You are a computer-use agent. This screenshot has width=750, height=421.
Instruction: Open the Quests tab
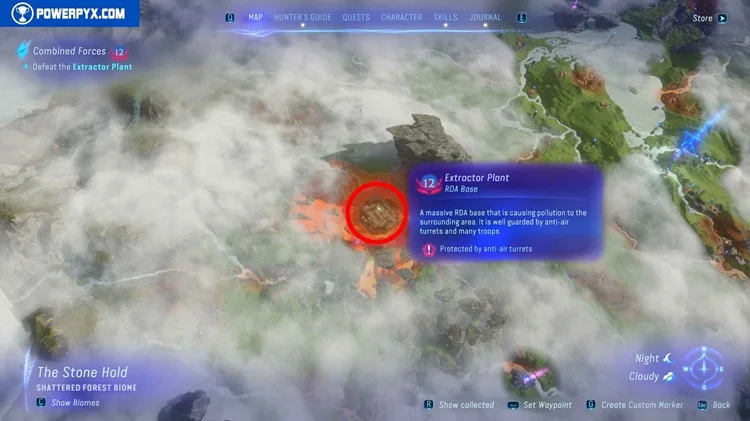[356, 17]
